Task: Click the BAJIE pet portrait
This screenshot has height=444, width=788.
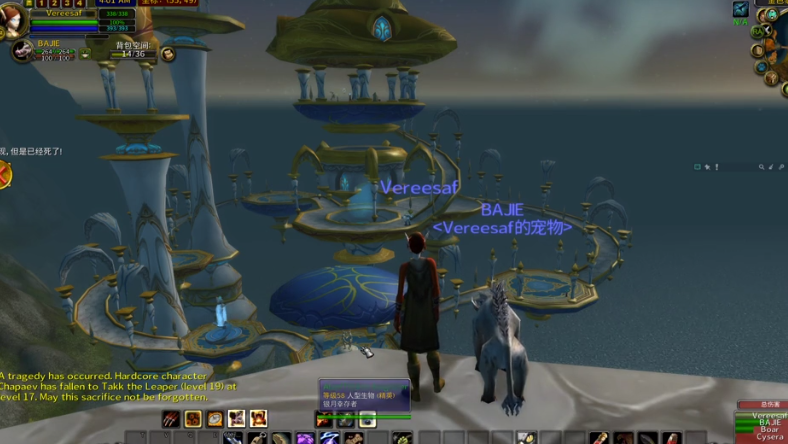Action: (21, 51)
